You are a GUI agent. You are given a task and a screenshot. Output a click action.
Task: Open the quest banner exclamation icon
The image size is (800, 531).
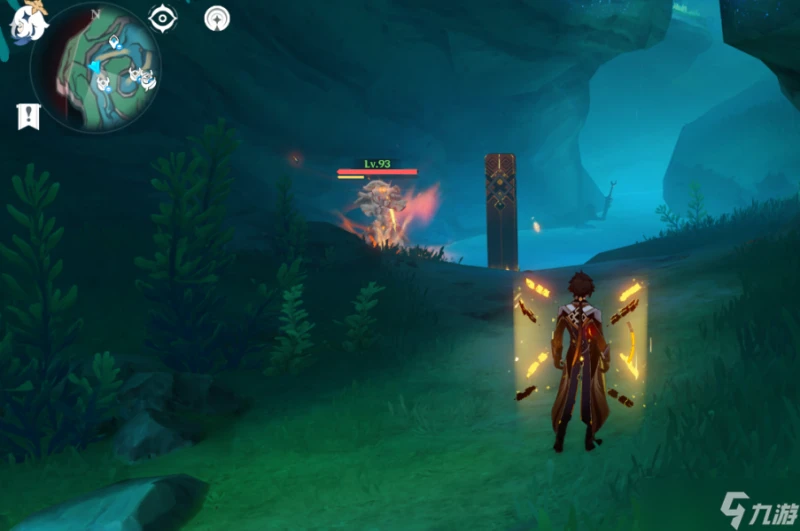27,116
